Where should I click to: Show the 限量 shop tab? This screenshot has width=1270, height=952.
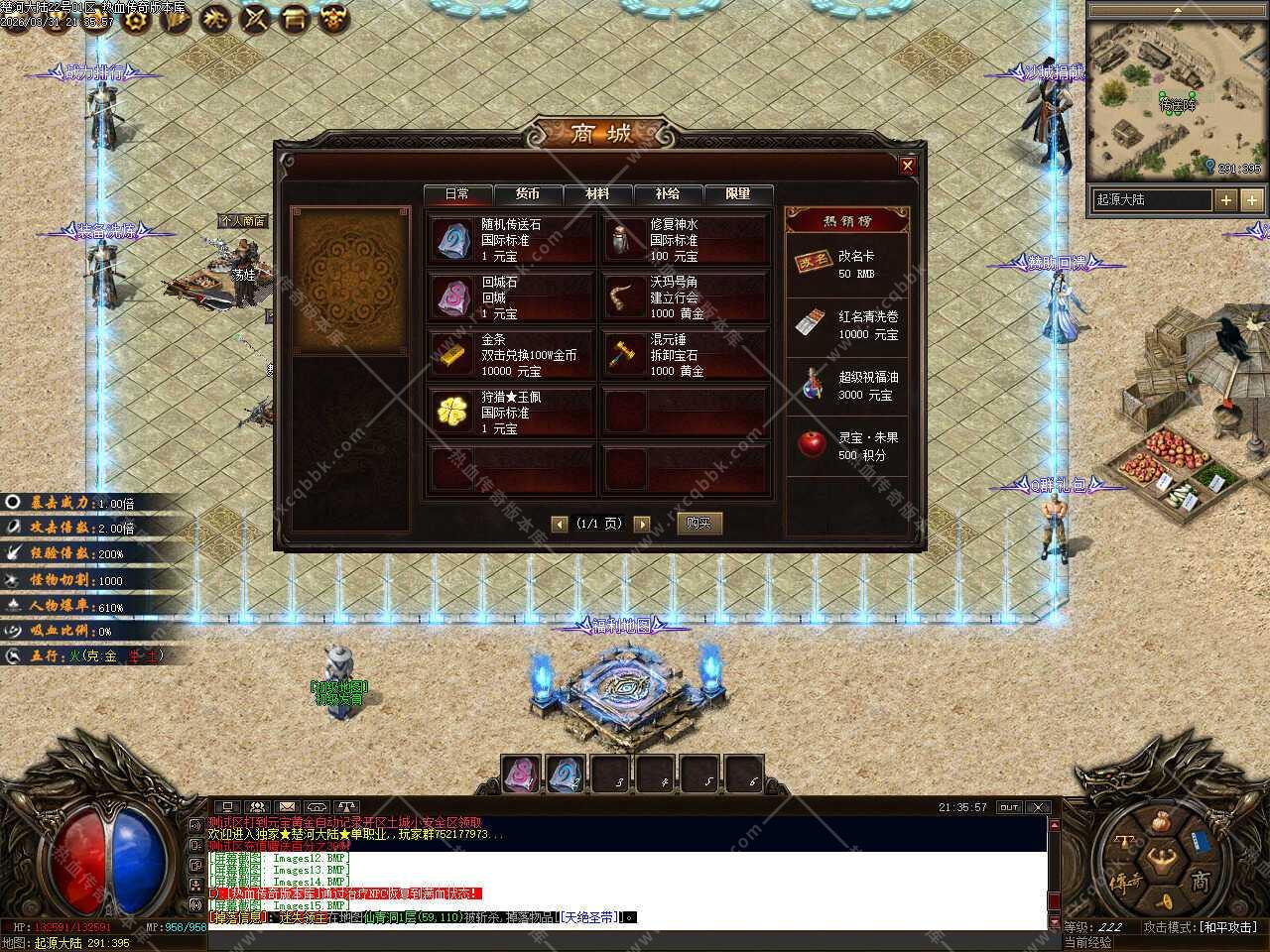click(x=738, y=194)
